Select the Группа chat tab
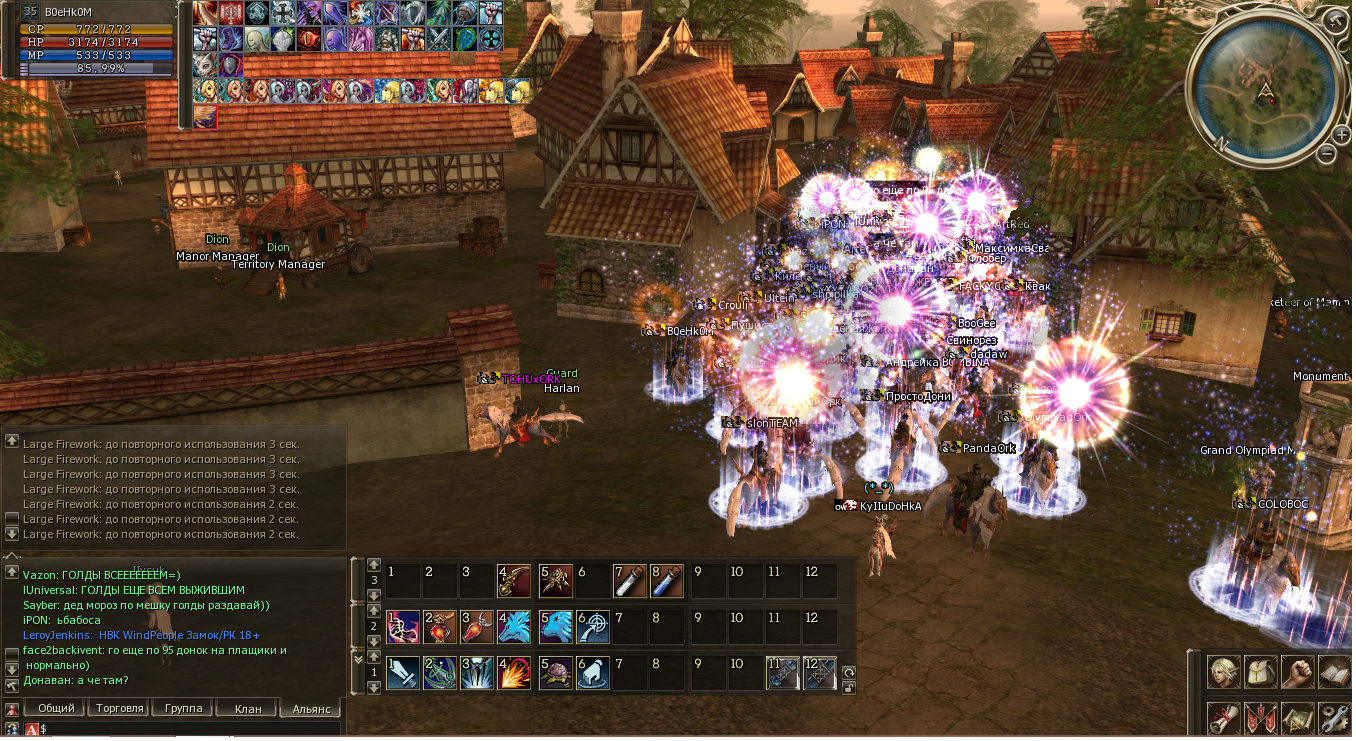The image size is (1356, 741). pyautogui.click(x=183, y=708)
